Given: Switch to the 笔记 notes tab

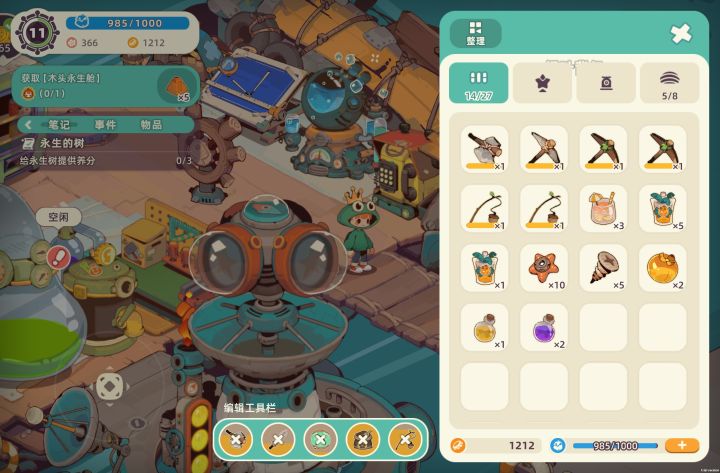Looking at the screenshot, I should point(59,125).
